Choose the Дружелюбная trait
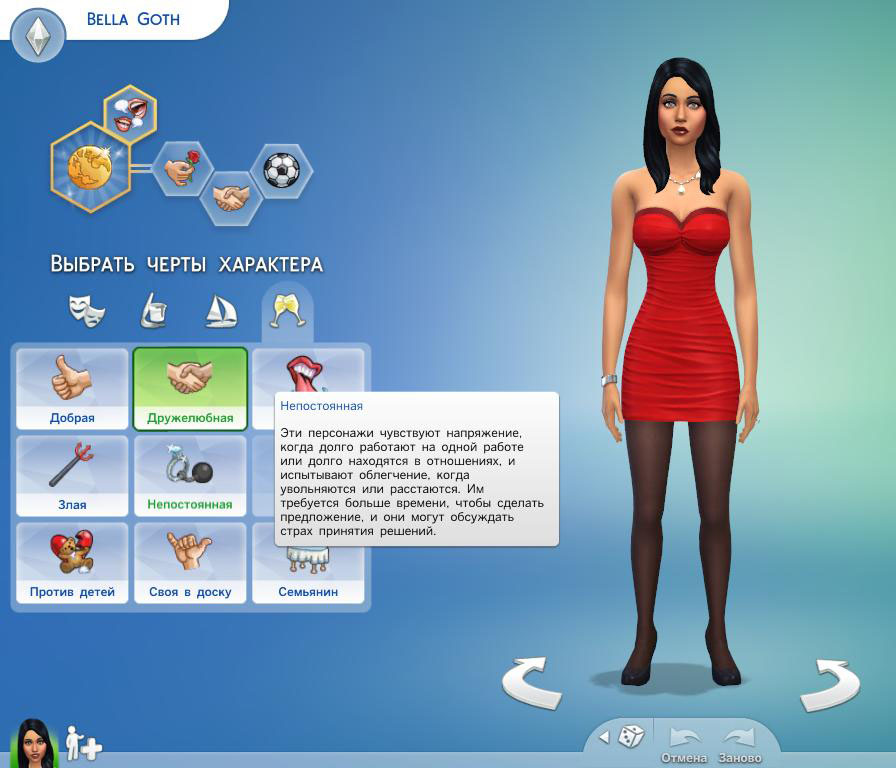 point(190,388)
